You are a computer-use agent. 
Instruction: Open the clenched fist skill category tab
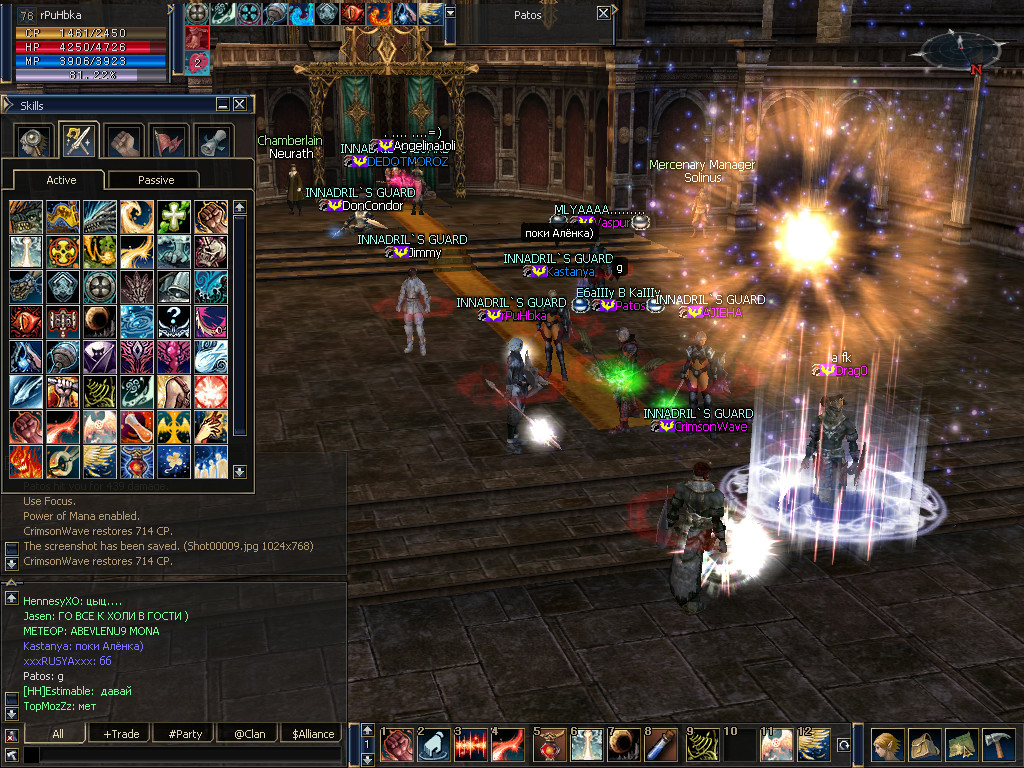pos(124,140)
